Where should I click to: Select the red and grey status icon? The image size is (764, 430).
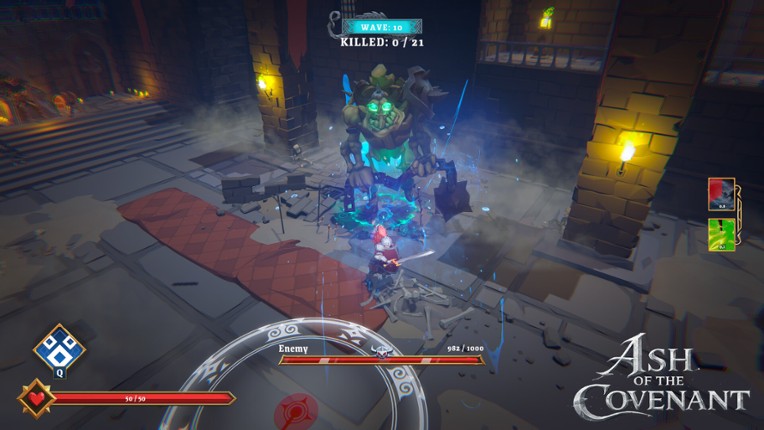pyautogui.click(x=721, y=194)
